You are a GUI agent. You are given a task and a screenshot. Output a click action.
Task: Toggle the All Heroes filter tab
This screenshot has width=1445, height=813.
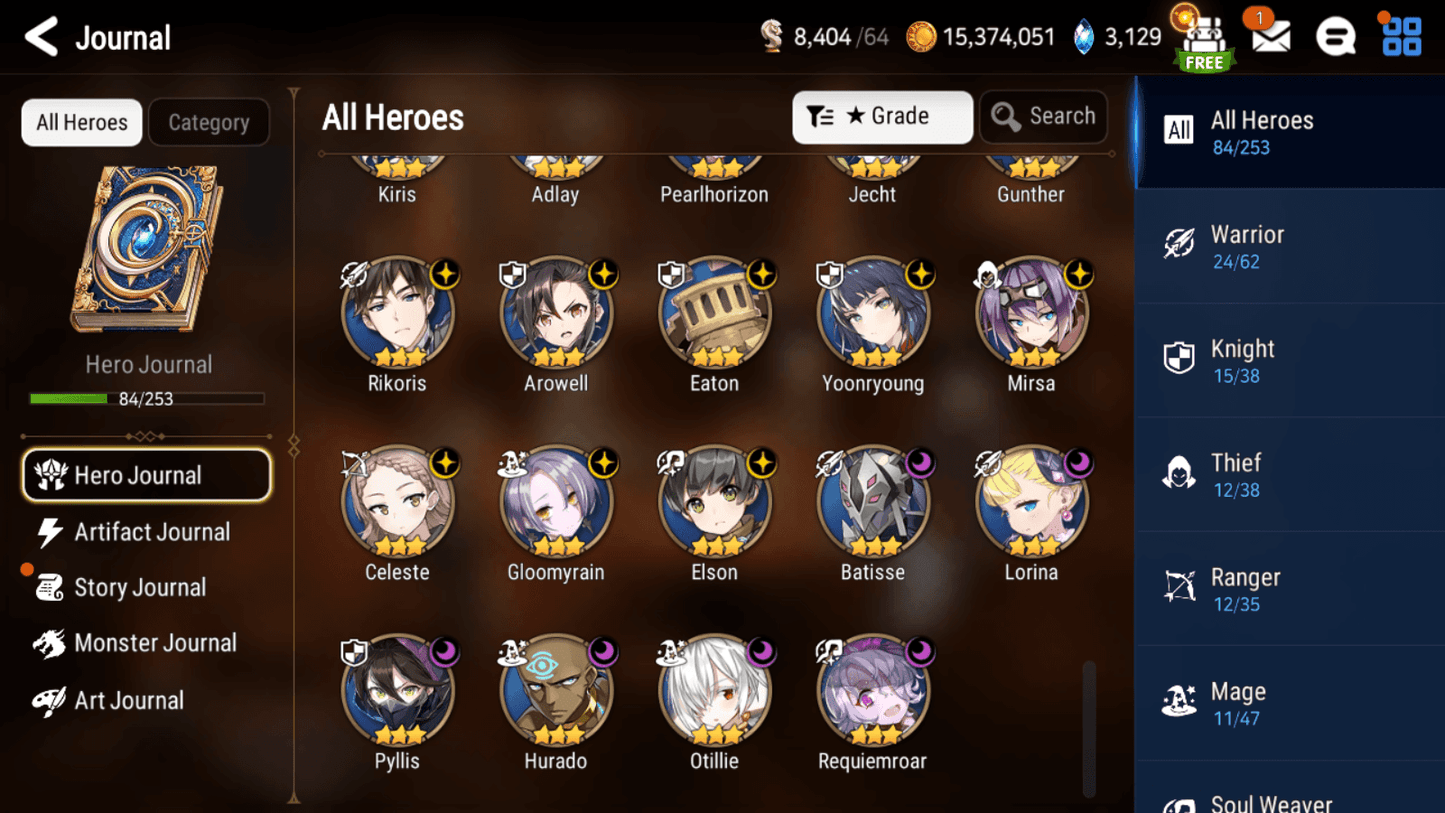[81, 122]
